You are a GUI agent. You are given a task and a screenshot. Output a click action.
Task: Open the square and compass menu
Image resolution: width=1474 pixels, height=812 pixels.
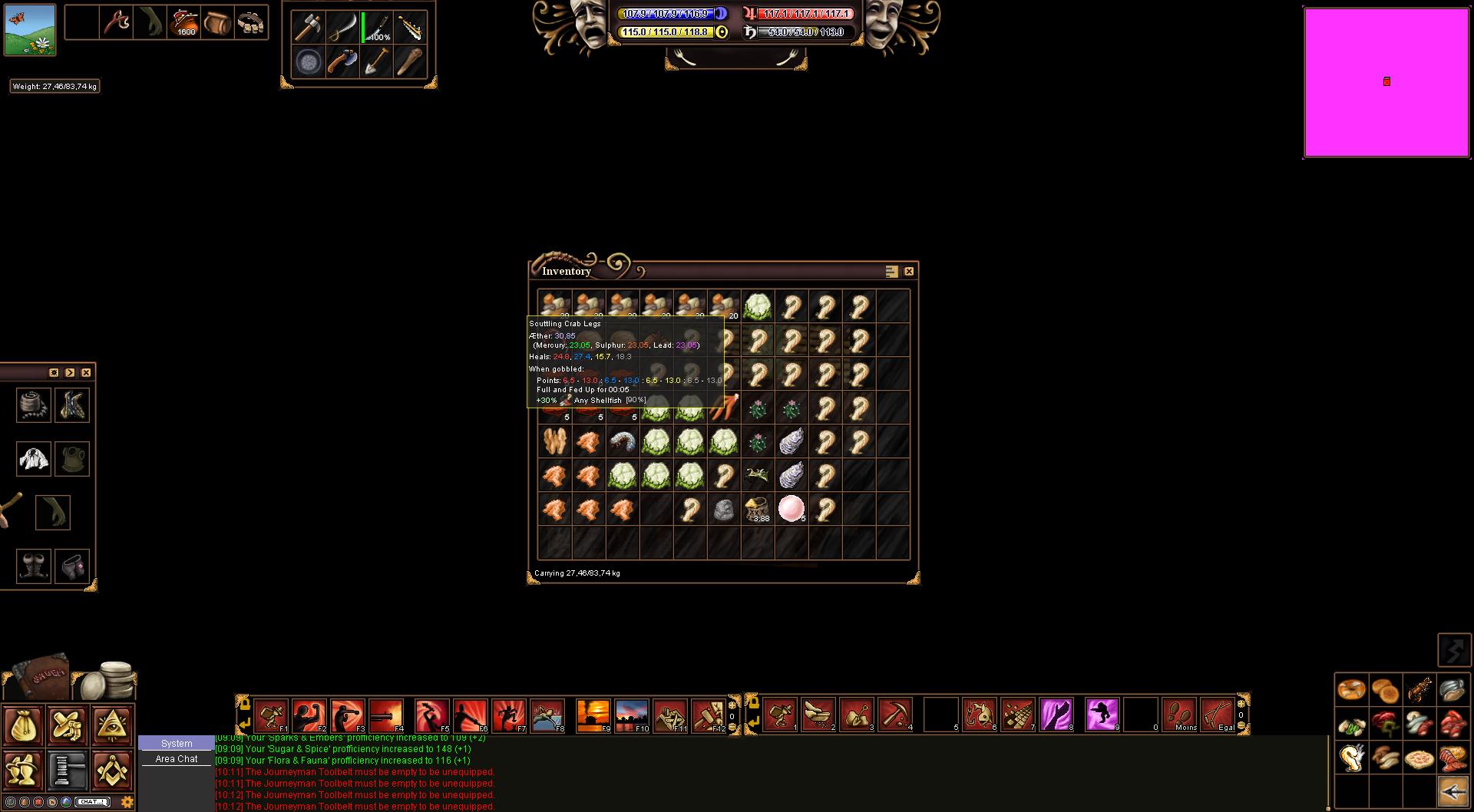112,770
